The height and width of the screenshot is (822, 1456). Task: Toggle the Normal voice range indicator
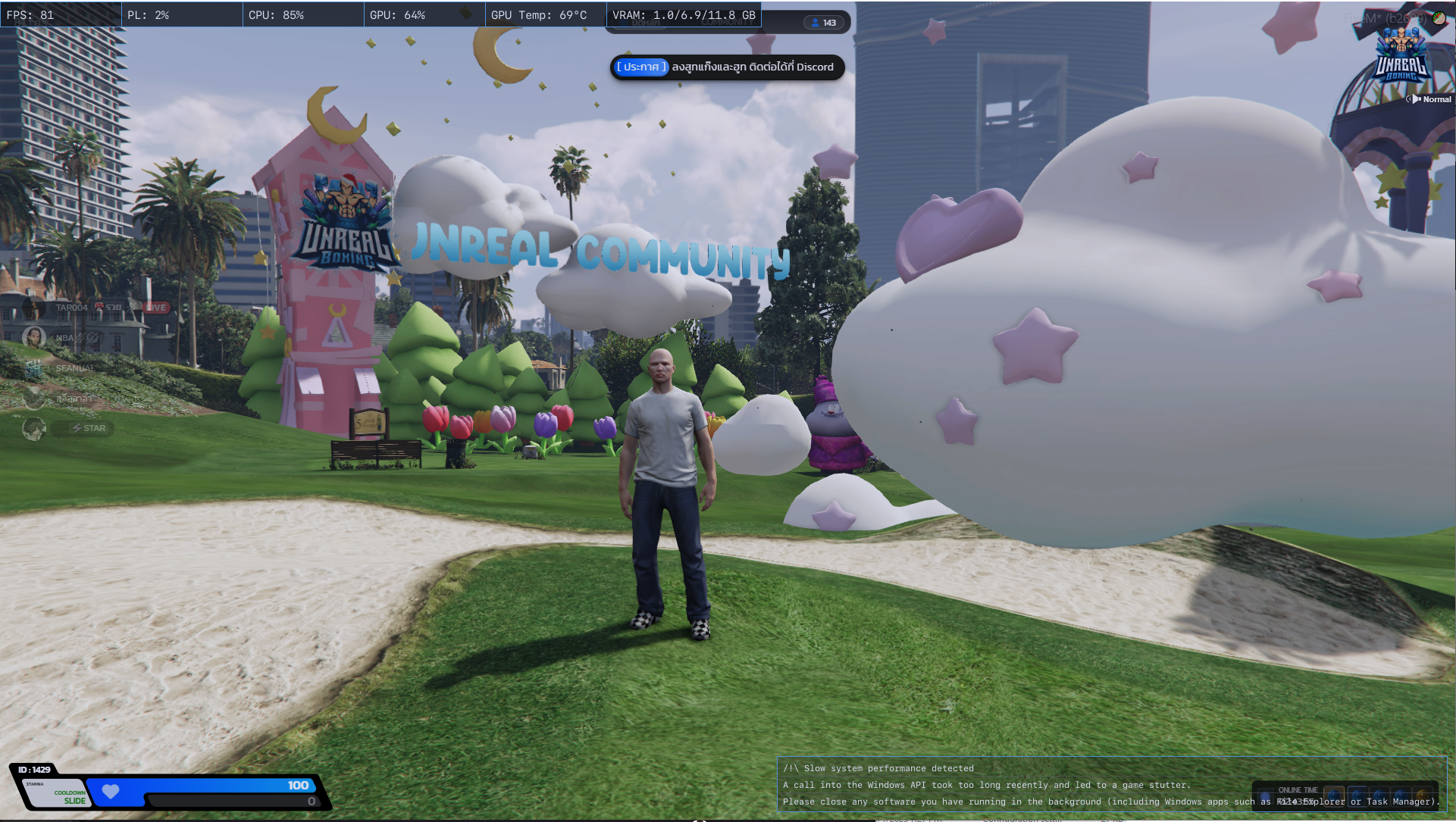[x=1429, y=99]
